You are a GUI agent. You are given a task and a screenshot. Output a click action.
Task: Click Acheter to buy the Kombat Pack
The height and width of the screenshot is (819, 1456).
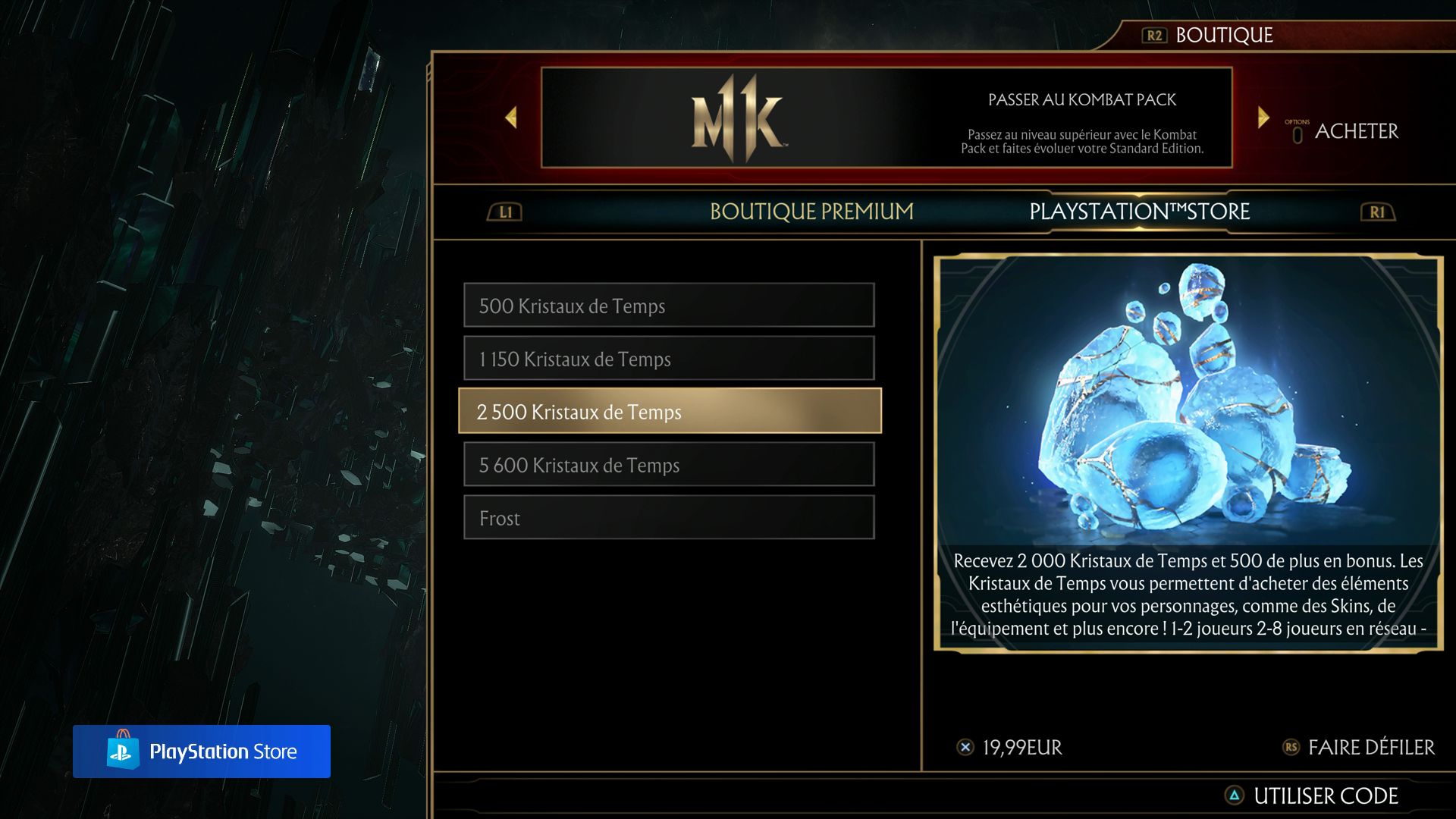(1357, 130)
